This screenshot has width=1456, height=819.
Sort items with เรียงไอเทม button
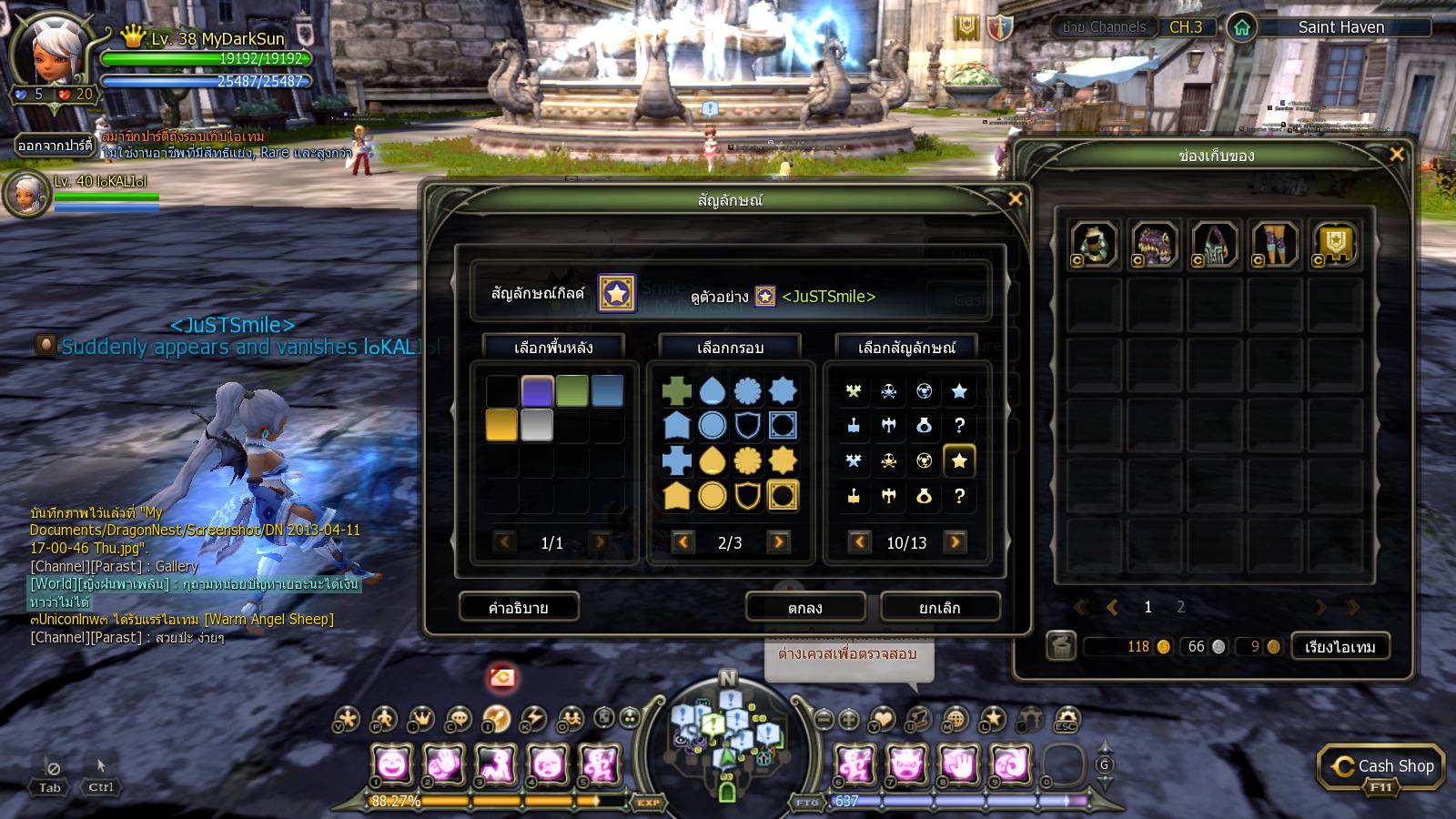coord(1340,646)
